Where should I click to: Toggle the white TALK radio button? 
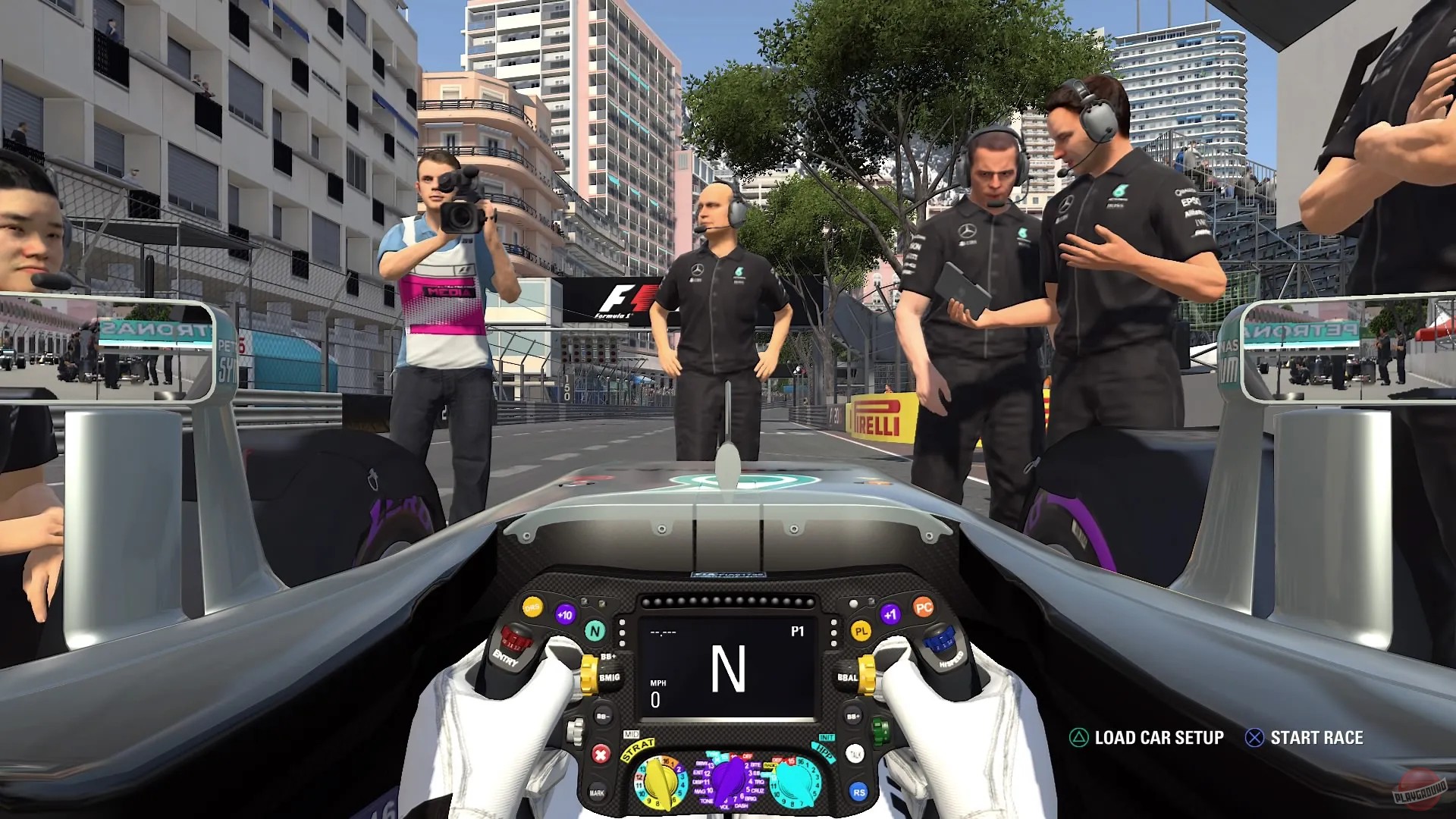click(854, 755)
